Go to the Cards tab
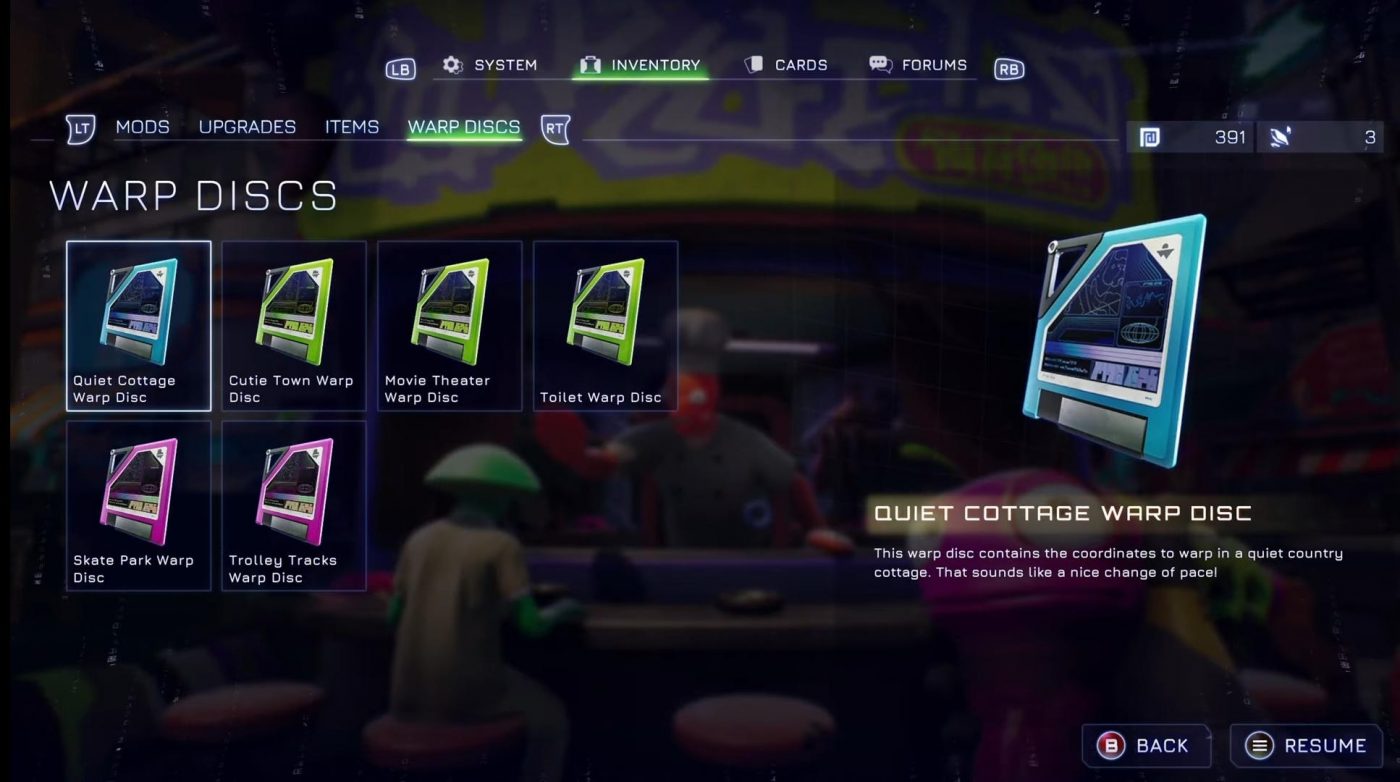The image size is (1400, 782). (787, 65)
